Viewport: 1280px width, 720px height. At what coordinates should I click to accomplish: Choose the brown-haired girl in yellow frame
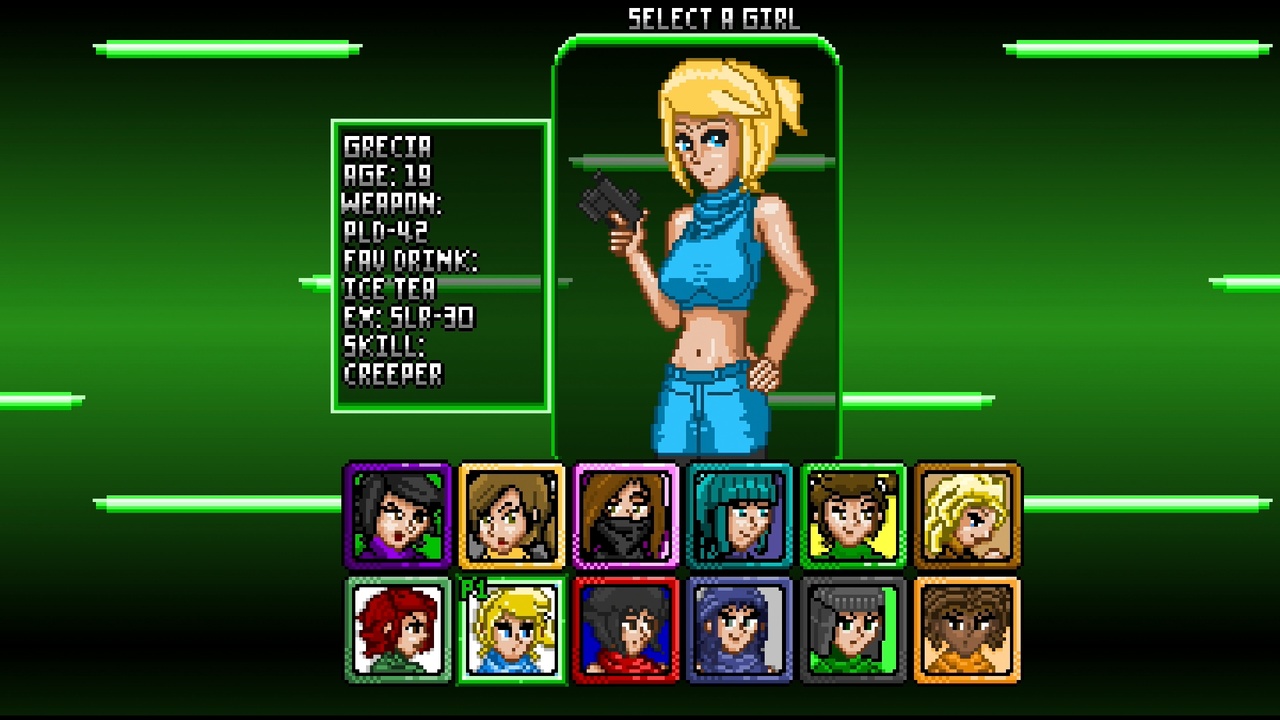tap(511, 515)
